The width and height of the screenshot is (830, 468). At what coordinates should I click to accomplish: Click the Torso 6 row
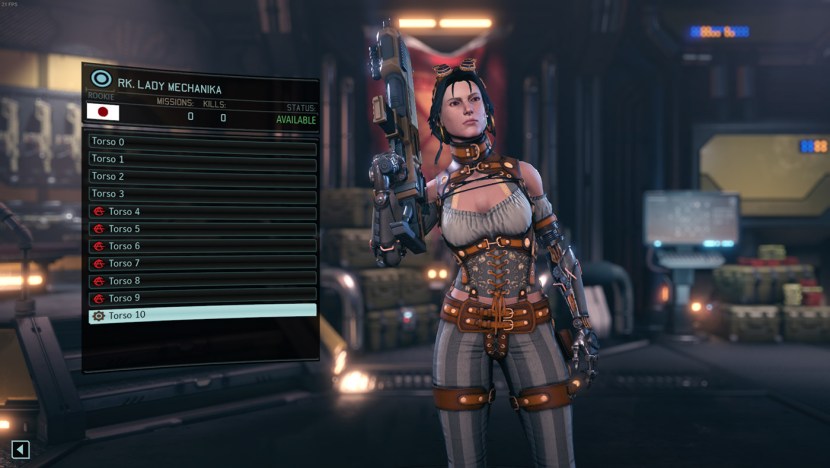pos(202,246)
